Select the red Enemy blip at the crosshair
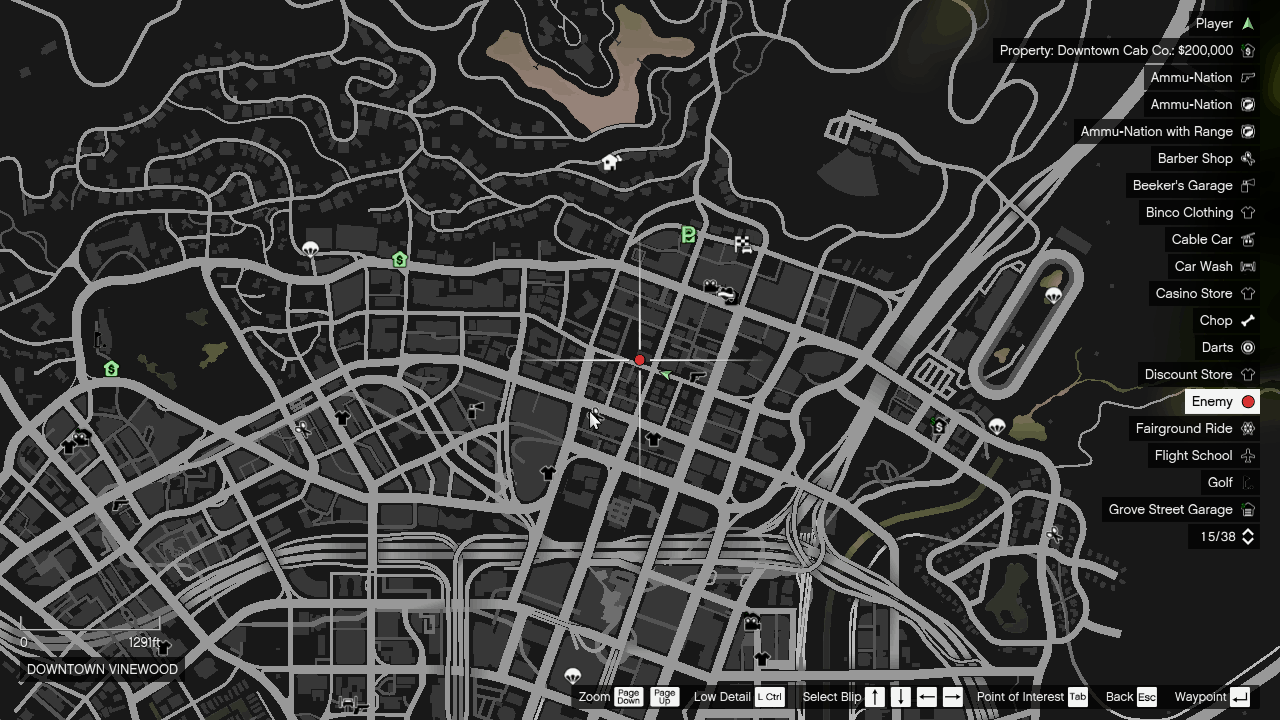 tap(639, 360)
